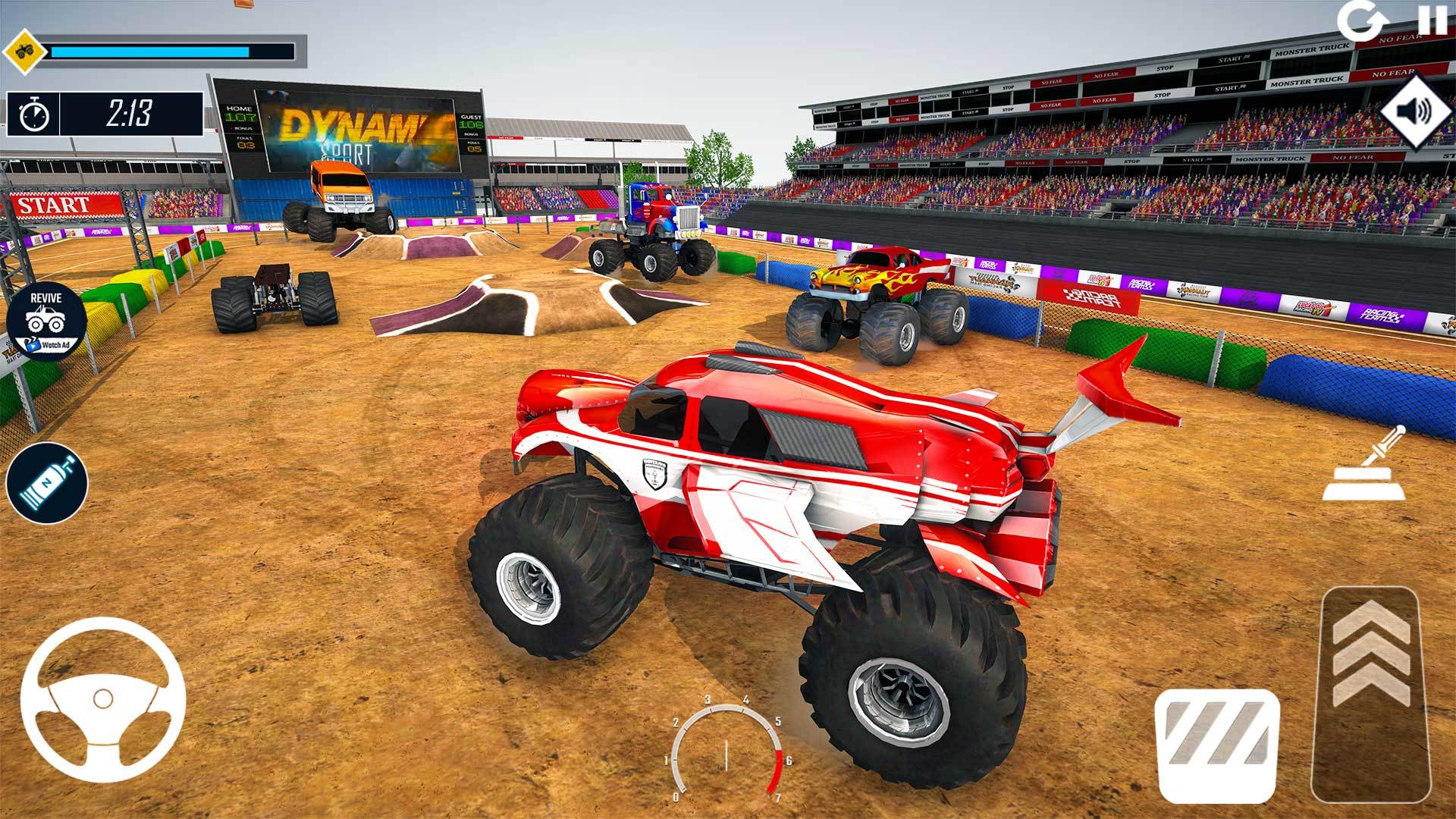Restart the current monster truck match
Viewport: 1456px width, 819px height.
coord(1361,21)
